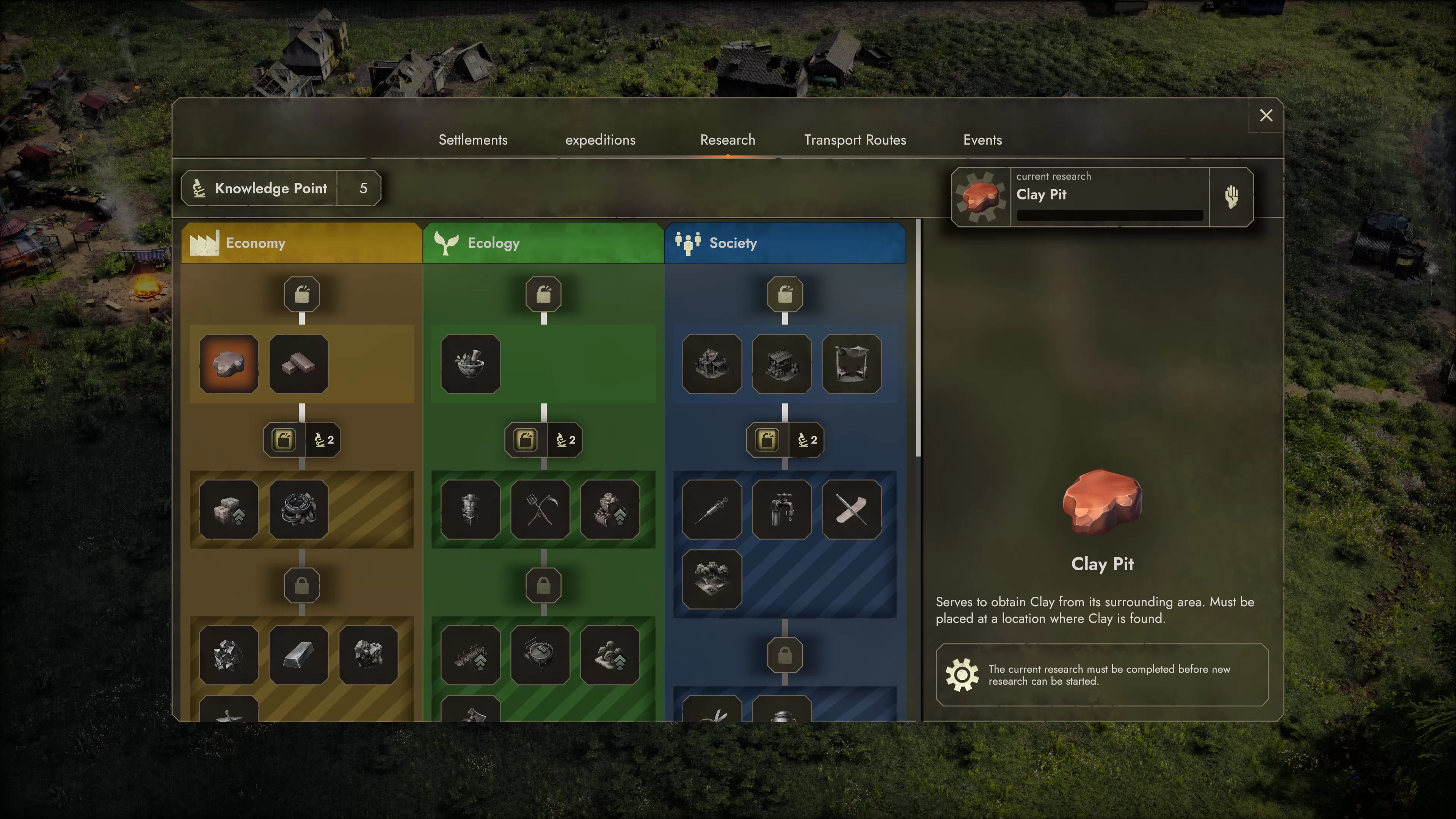Go to the Transport Routes tab
The height and width of the screenshot is (819, 1456).
click(x=855, y=140)
